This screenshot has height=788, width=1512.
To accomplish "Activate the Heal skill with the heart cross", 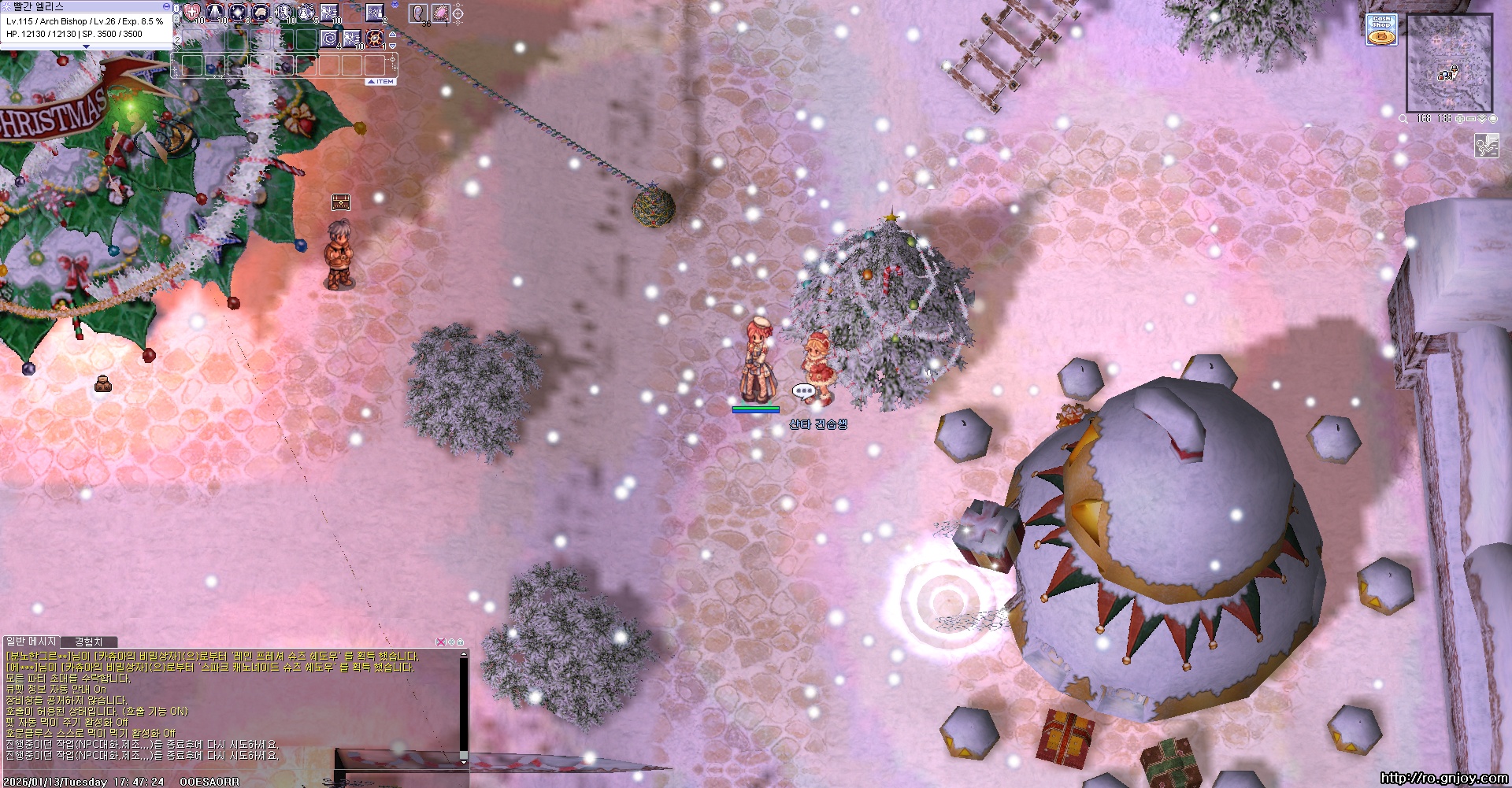I will [192, 13].
